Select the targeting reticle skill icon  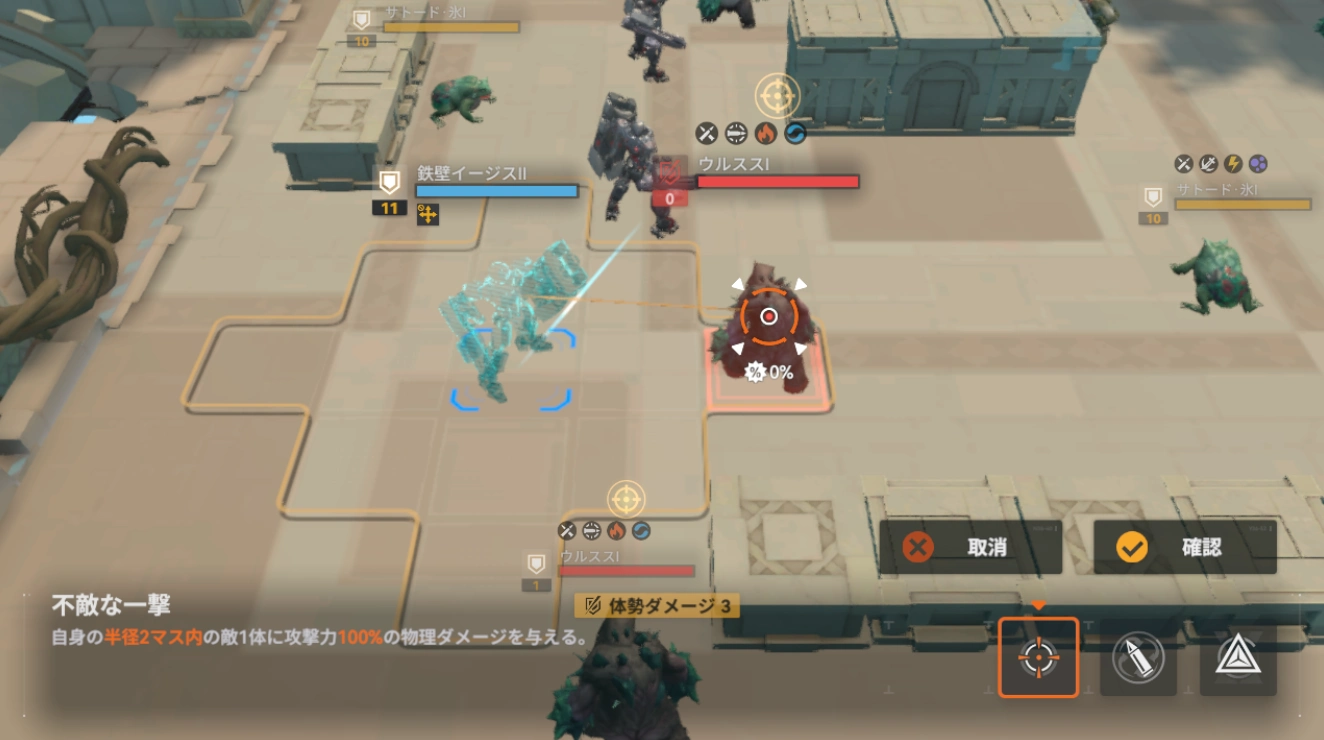click(x=1037, y=657)
